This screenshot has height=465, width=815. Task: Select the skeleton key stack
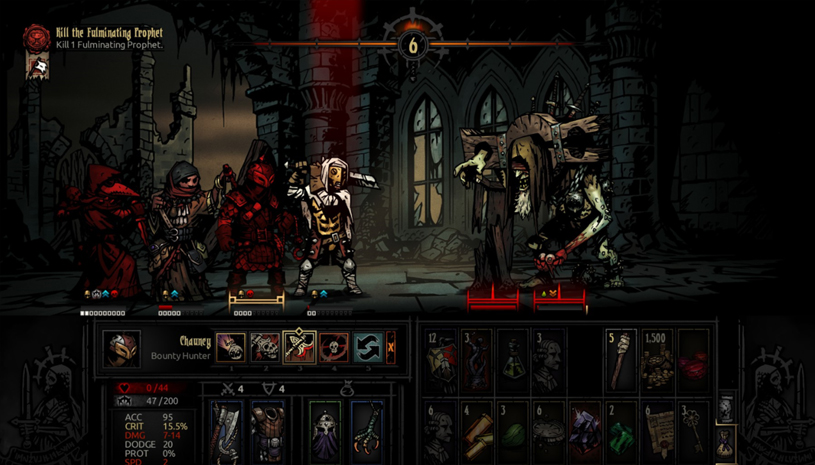[693, 430]
